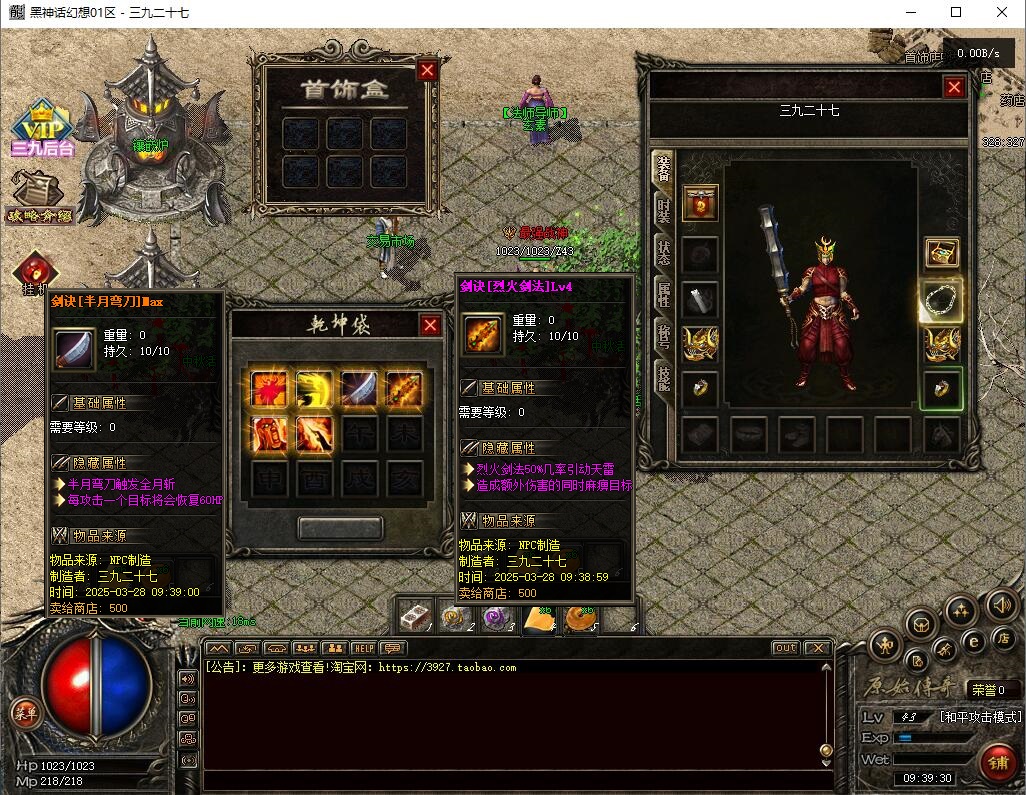Click the red burst skill item in 乾坤袋
The height and width of the screenshot is (795, 1026).
(x=270, y=387)
